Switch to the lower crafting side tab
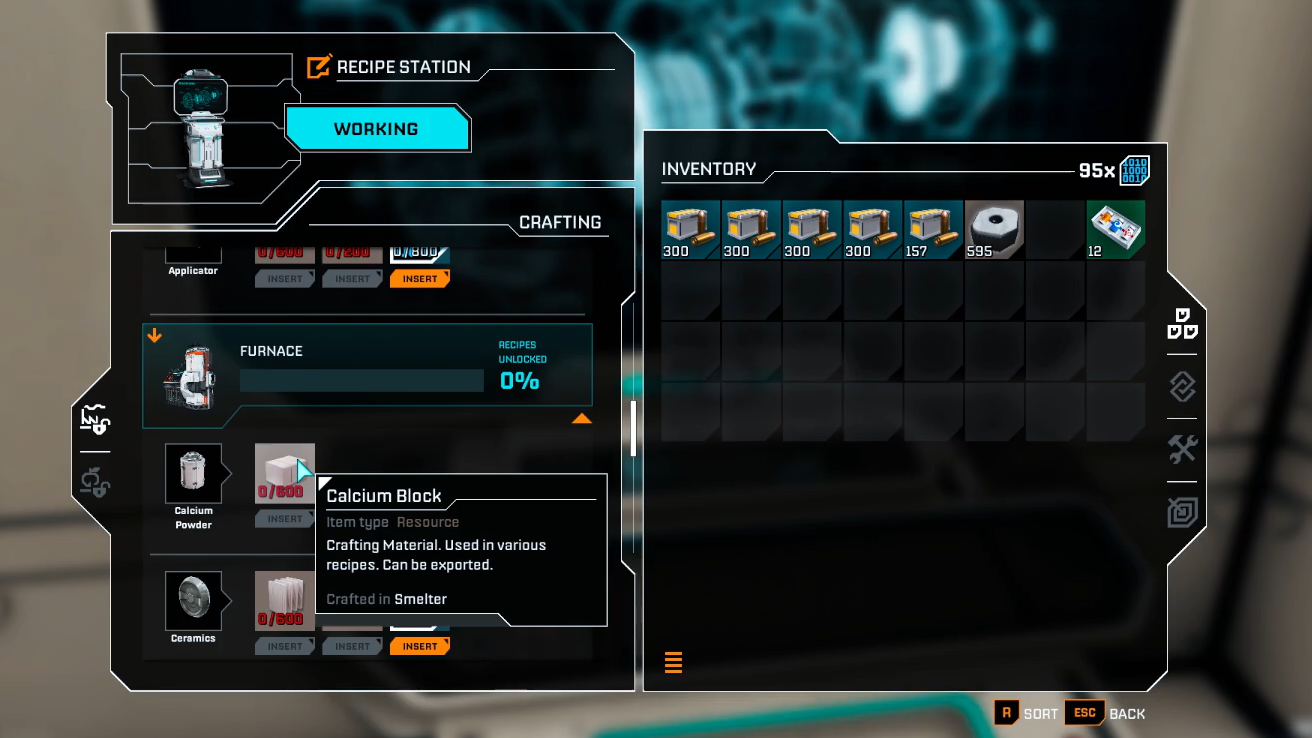Image resolution: width=1312 pixels, height=738 pixels. tap(95, 483)
